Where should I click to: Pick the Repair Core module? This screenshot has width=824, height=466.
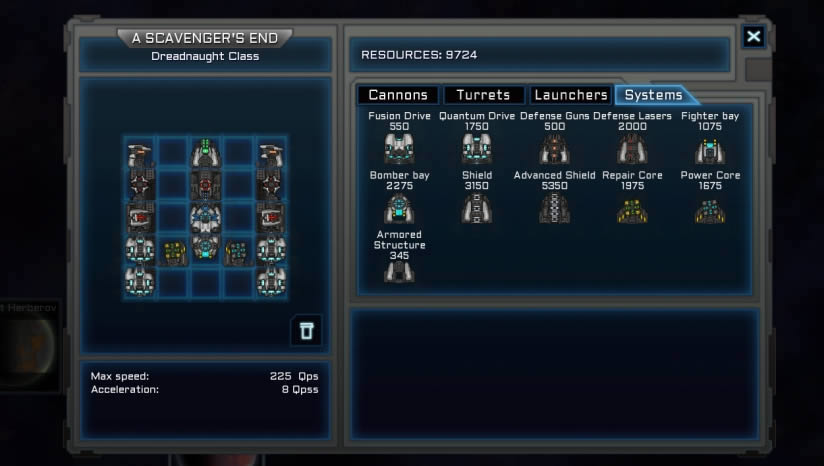tap(632, 210)
